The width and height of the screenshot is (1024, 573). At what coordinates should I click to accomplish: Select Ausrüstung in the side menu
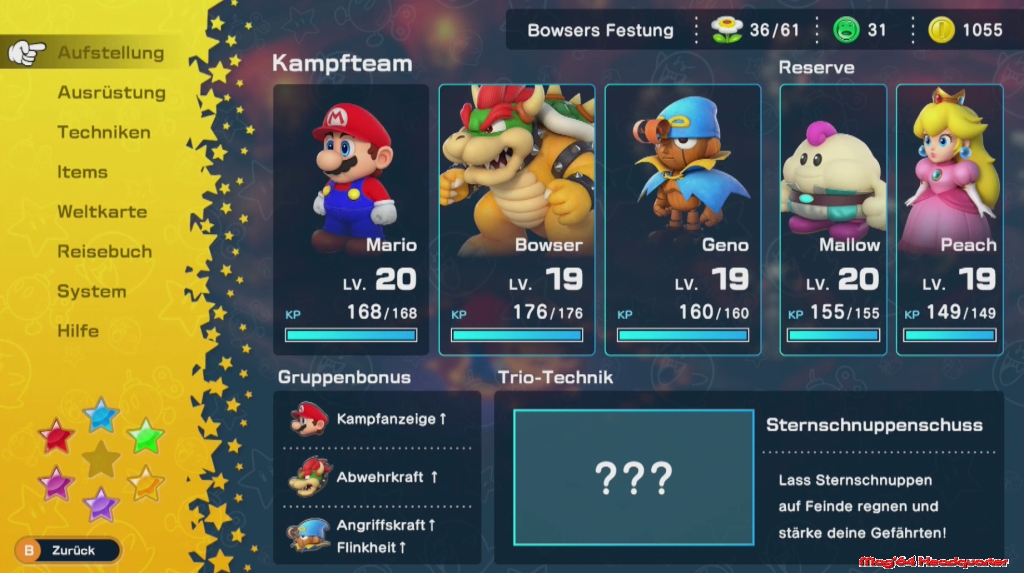111,93
